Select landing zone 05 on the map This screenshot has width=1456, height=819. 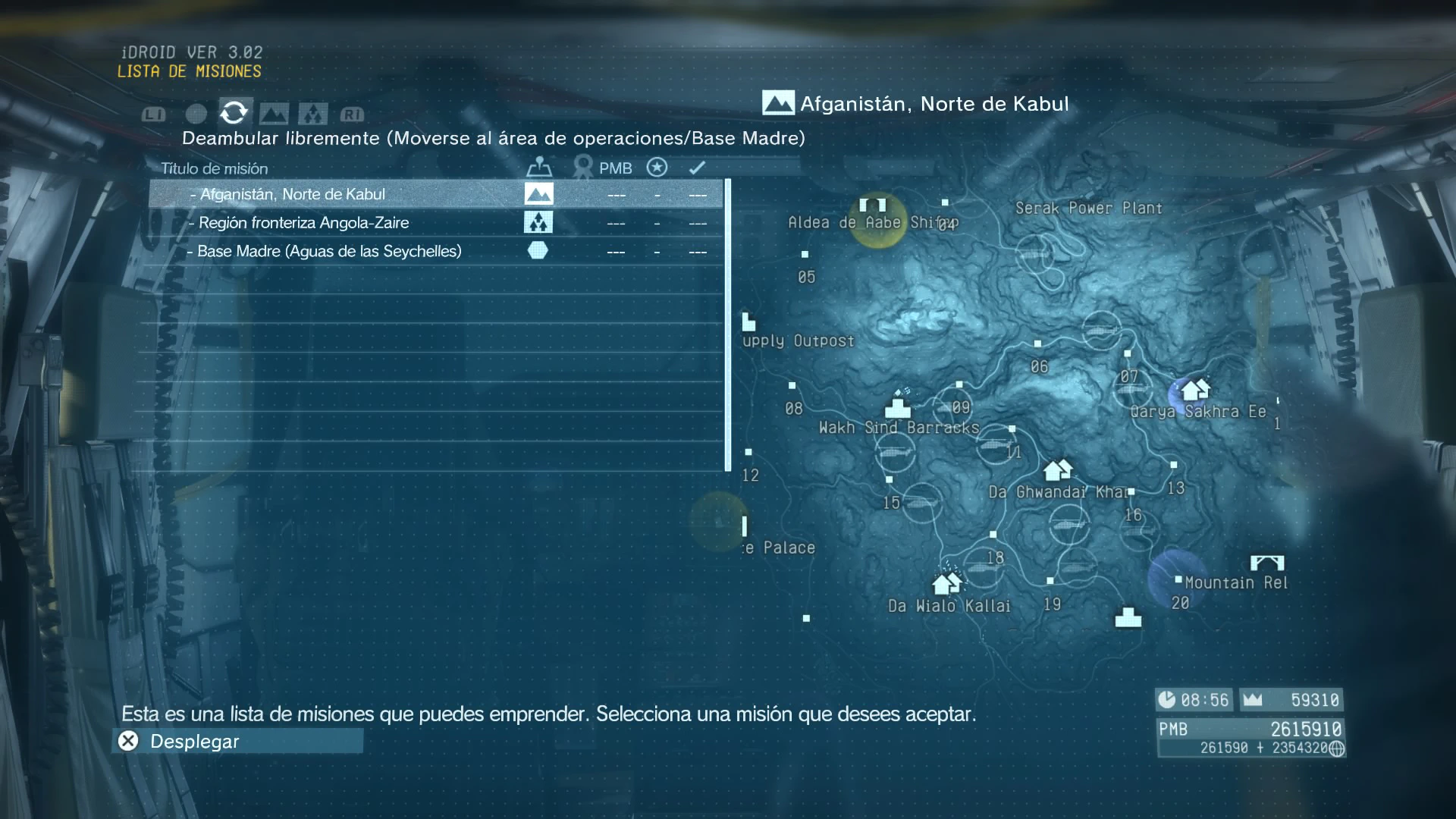point(805,255)
